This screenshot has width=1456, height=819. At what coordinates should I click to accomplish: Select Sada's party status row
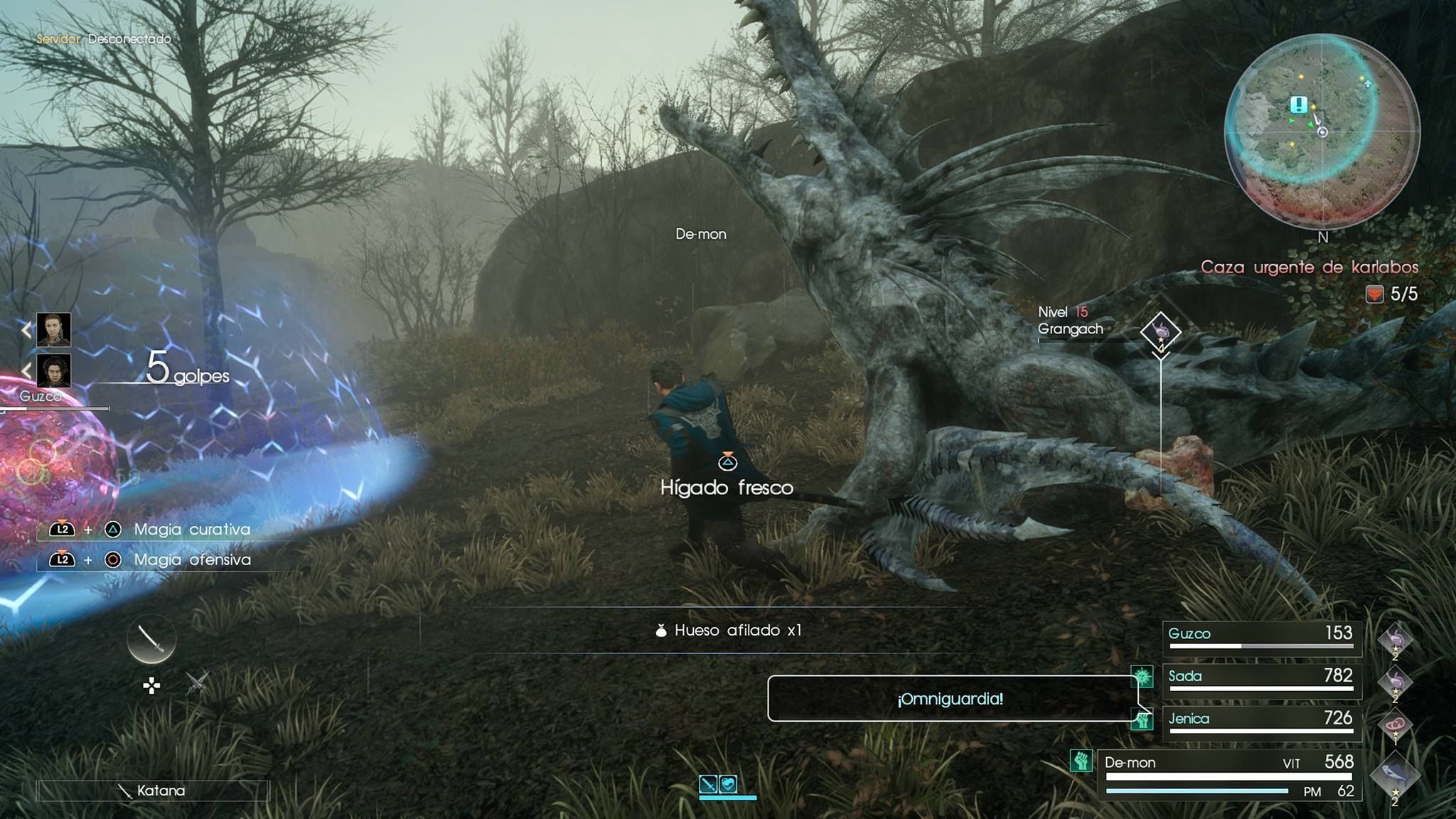pyautogui.click(x=1262, y=680)
